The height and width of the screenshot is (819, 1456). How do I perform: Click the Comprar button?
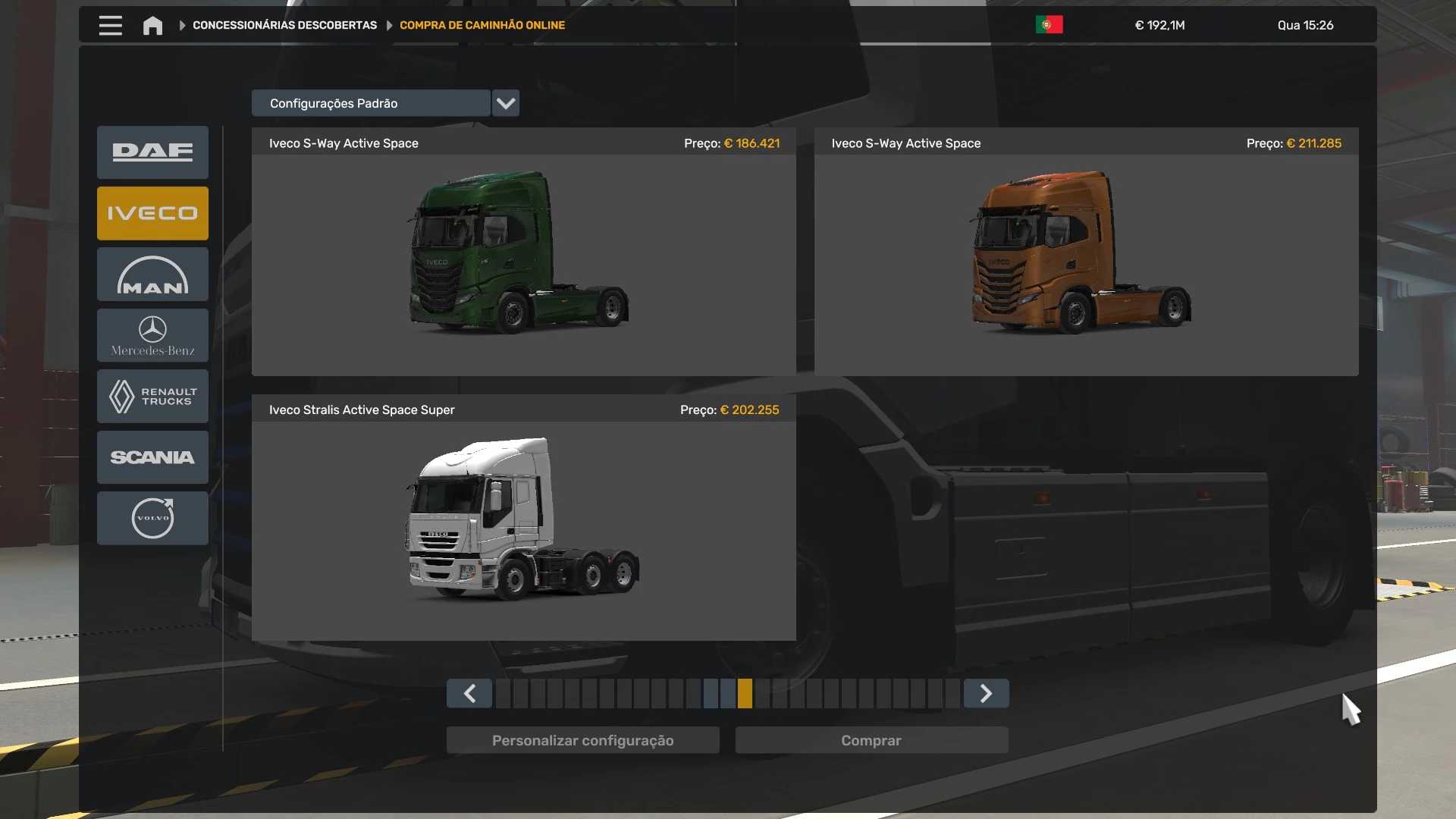[871, 740]
